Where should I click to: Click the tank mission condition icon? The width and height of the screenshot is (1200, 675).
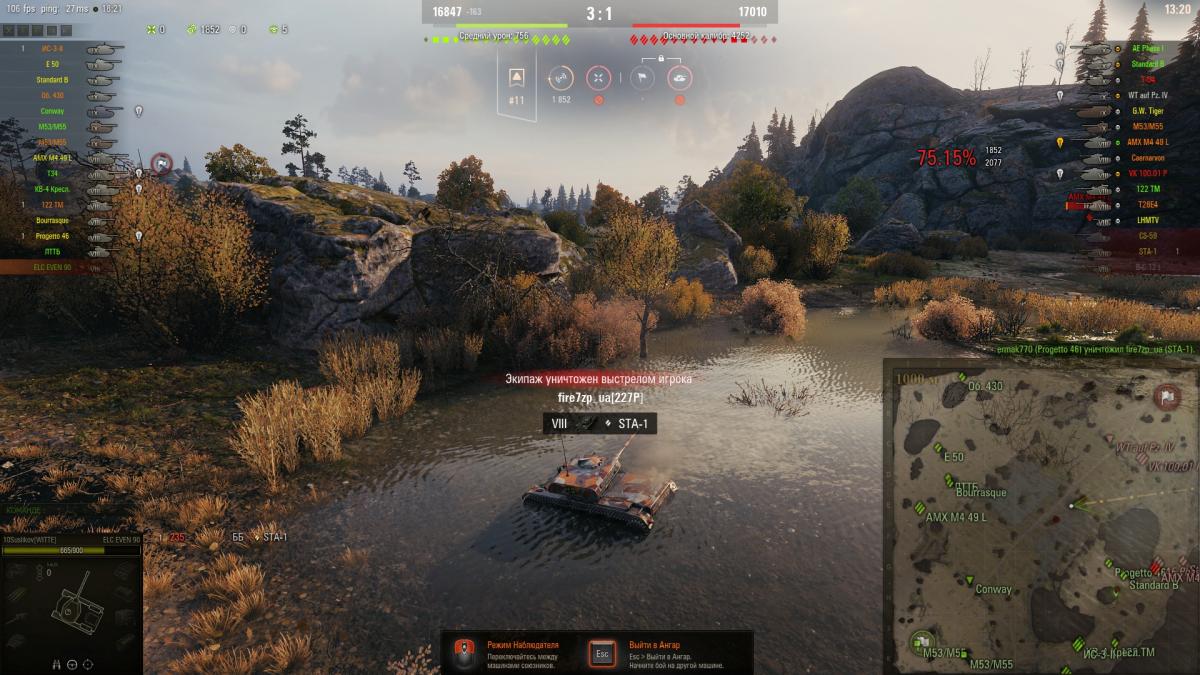point(680,78)
